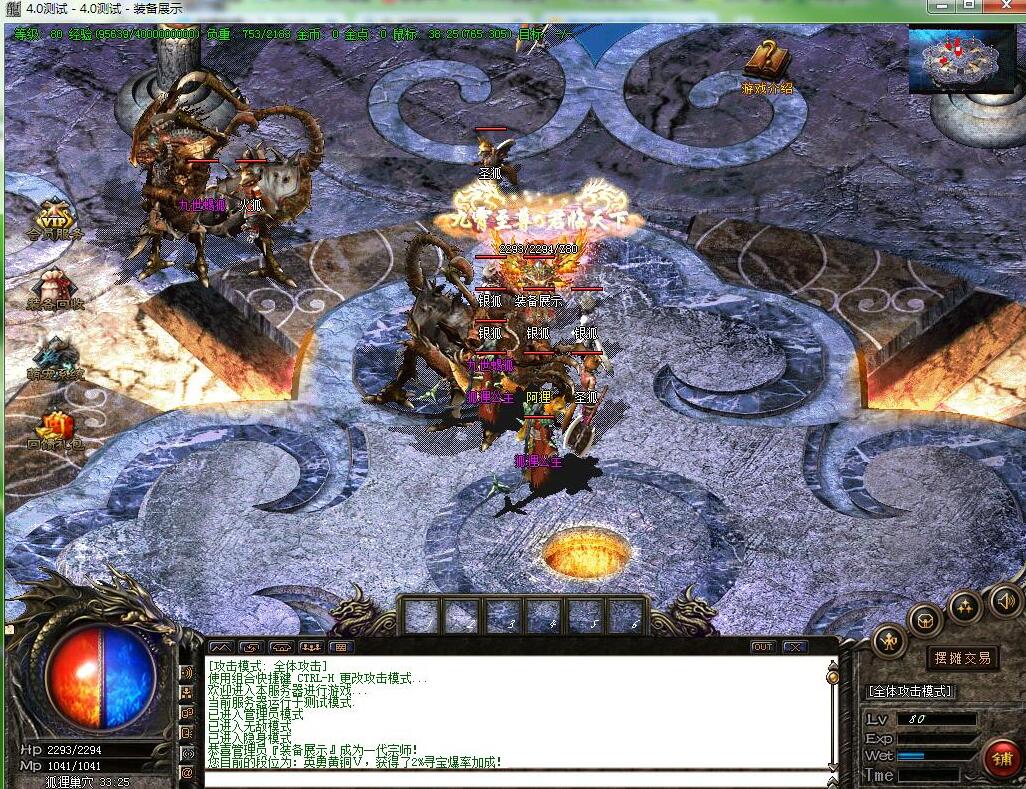Screen dimensions: 1026x789
Task: Open the 摆摊交易 stall trade button
Action: pyautogui.click(x=962, y=658)
